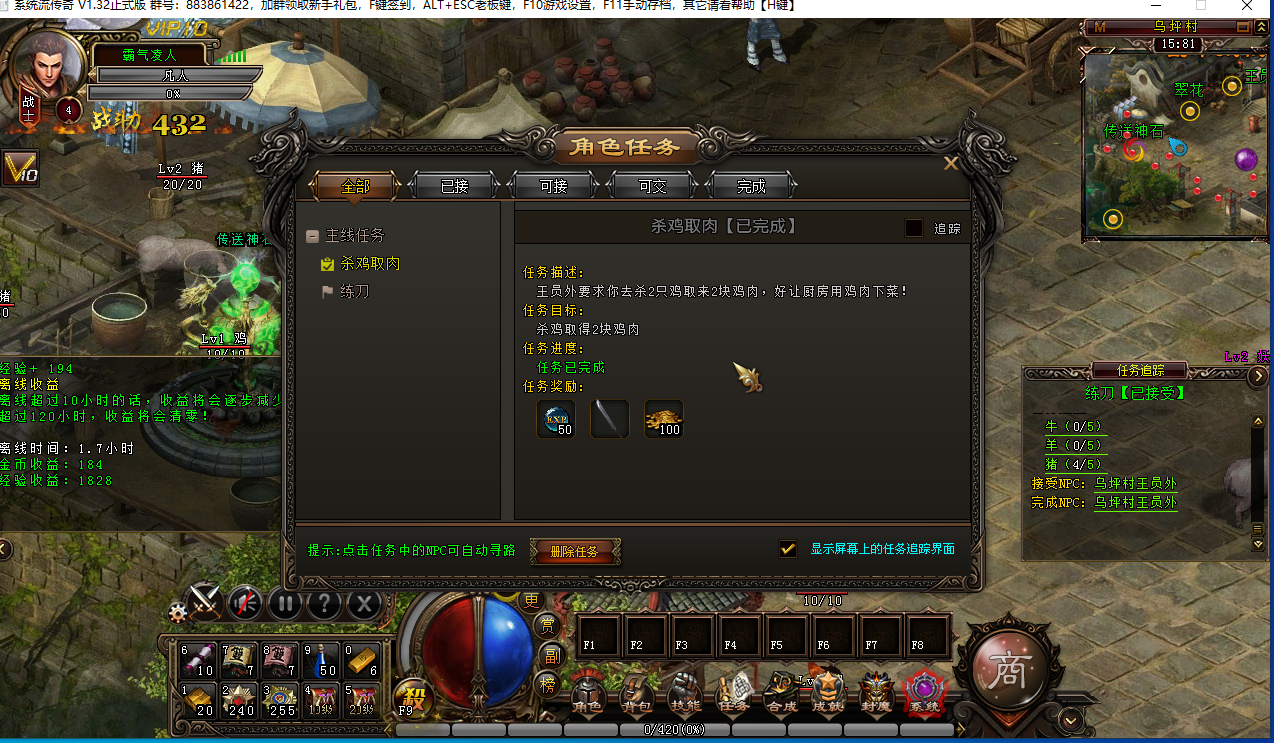1274x743 pixels.
Task: Open the 角色 character menu
Action: coord(587,695)
